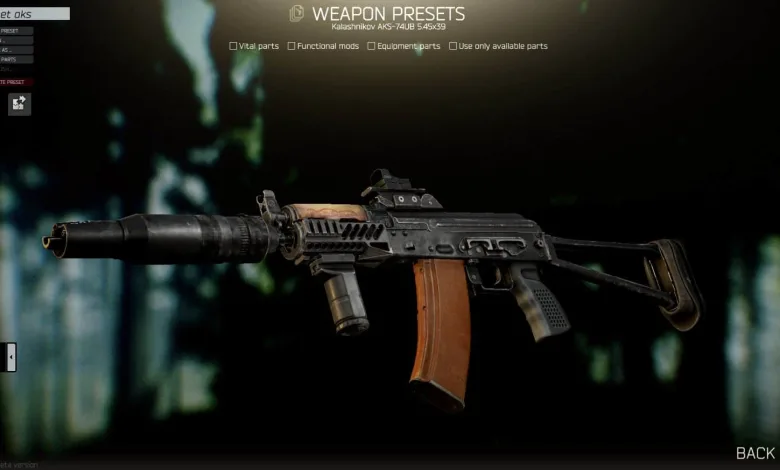
Task: Toggle the Vital parts checkbox
Action: click(x=233, y=46)
